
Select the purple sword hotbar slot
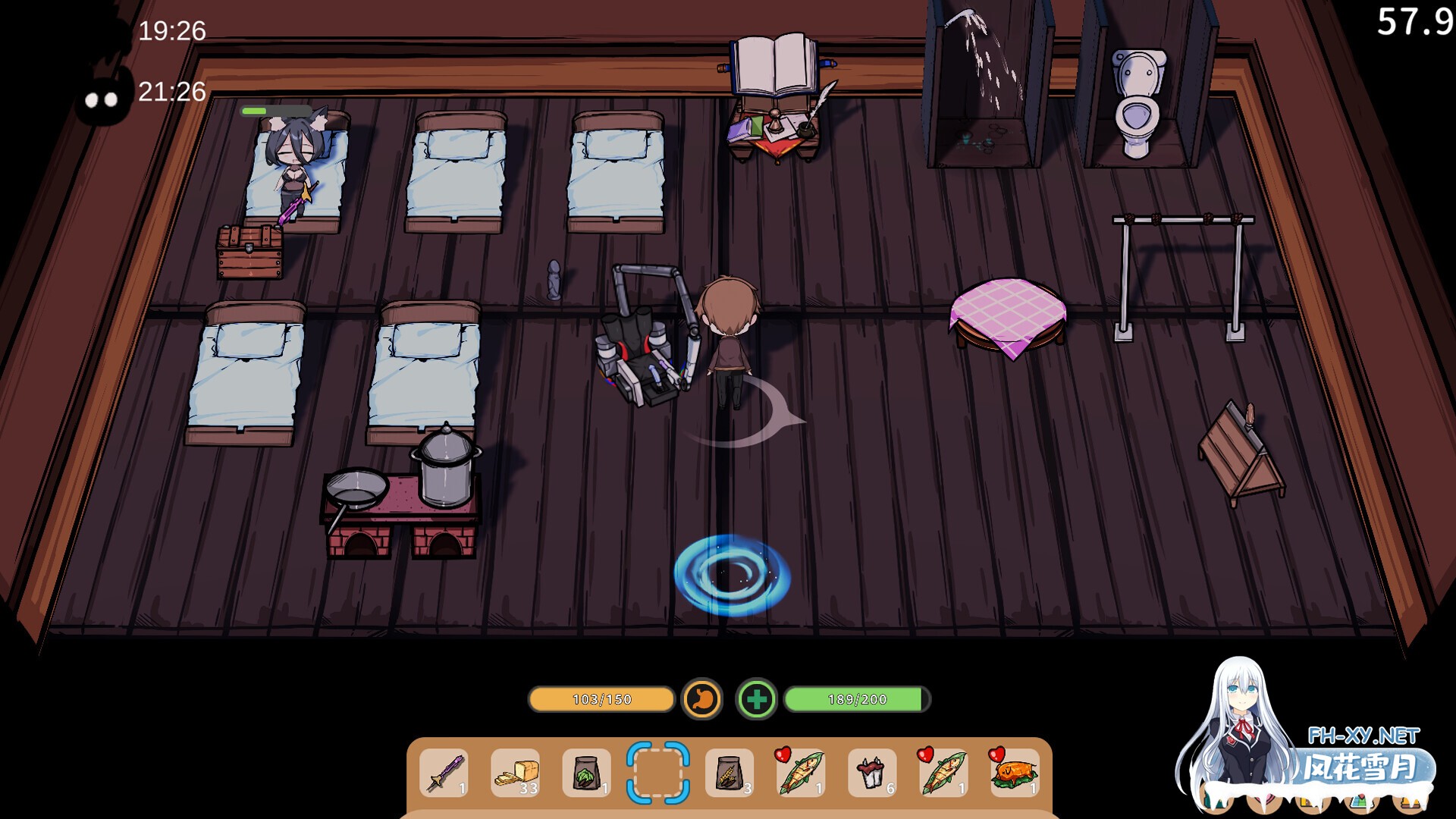[x=444, y=773]
